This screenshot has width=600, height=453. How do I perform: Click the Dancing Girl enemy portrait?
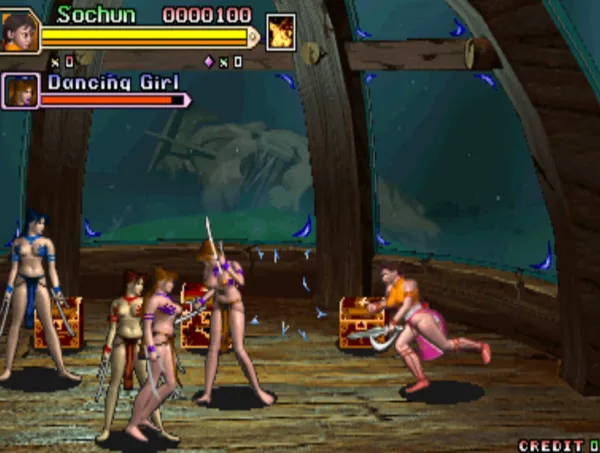19,90
